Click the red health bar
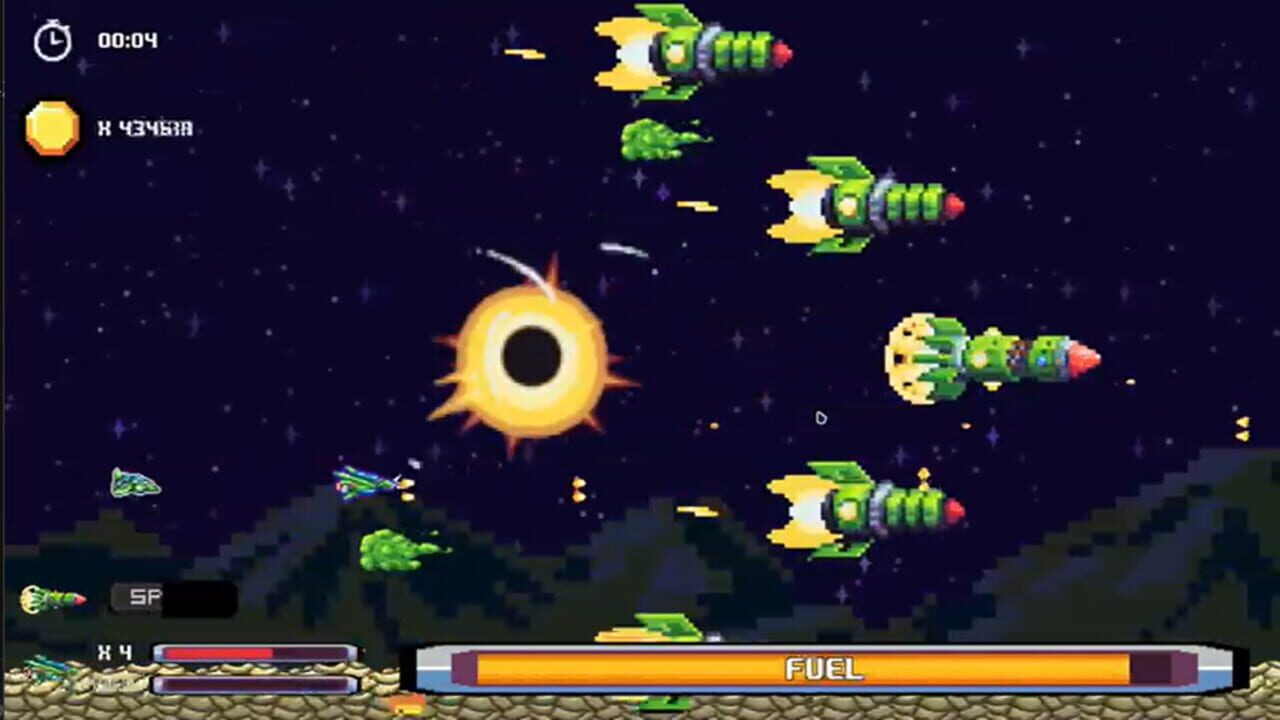Screen dimensions: 1280x720 250,653
